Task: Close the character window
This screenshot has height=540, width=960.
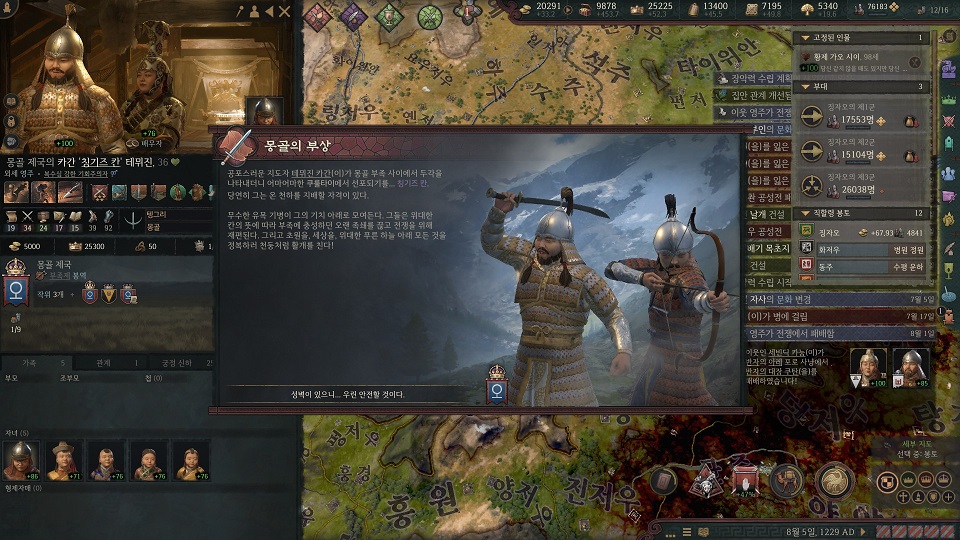Action: click(x=284, y=12)
